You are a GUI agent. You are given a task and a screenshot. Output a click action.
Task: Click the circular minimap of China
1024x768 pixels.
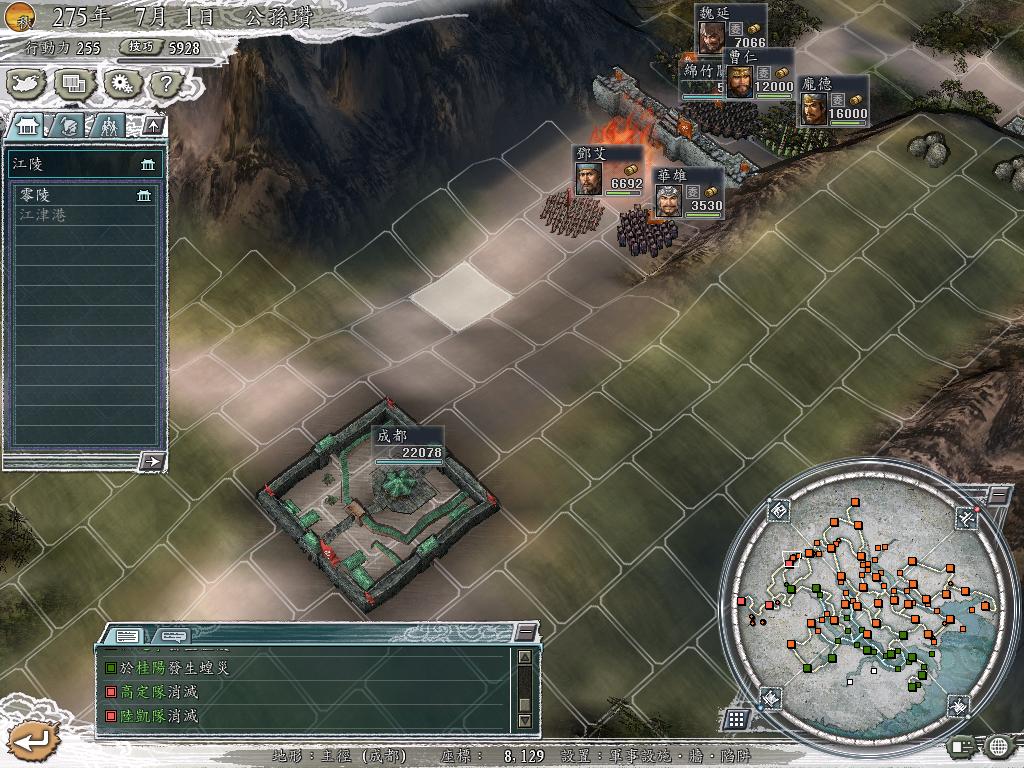[x=860, y=600]
